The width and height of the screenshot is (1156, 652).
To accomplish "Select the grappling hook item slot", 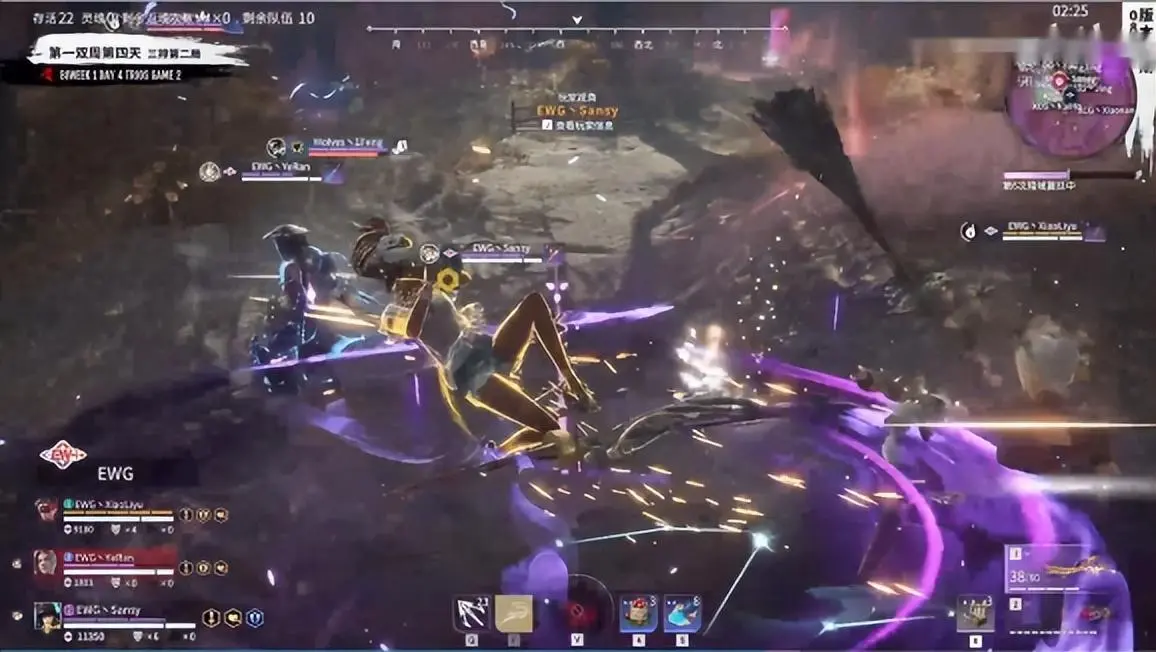I will [470, 612].
